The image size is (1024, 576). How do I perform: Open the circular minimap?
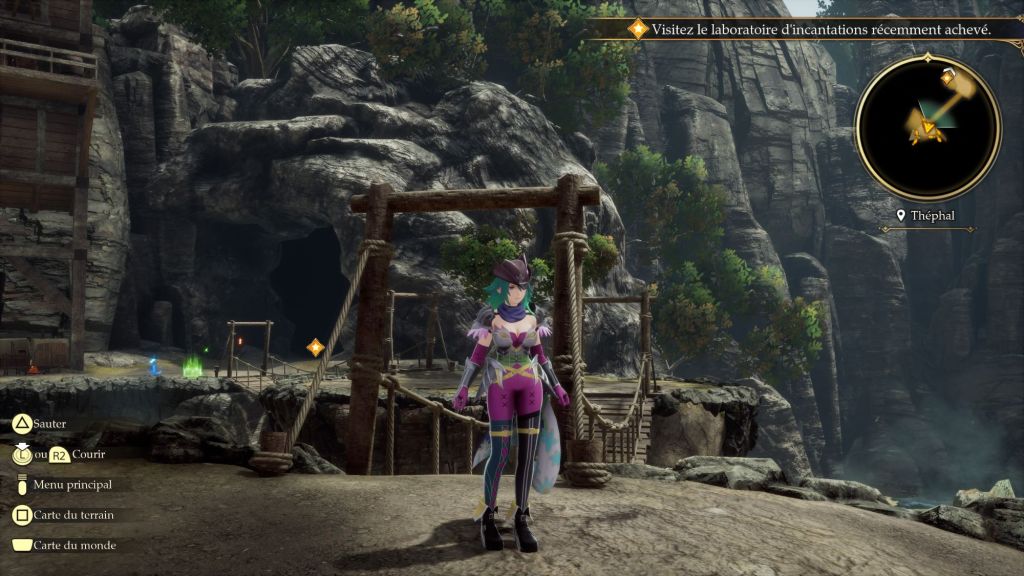(927, 127)
